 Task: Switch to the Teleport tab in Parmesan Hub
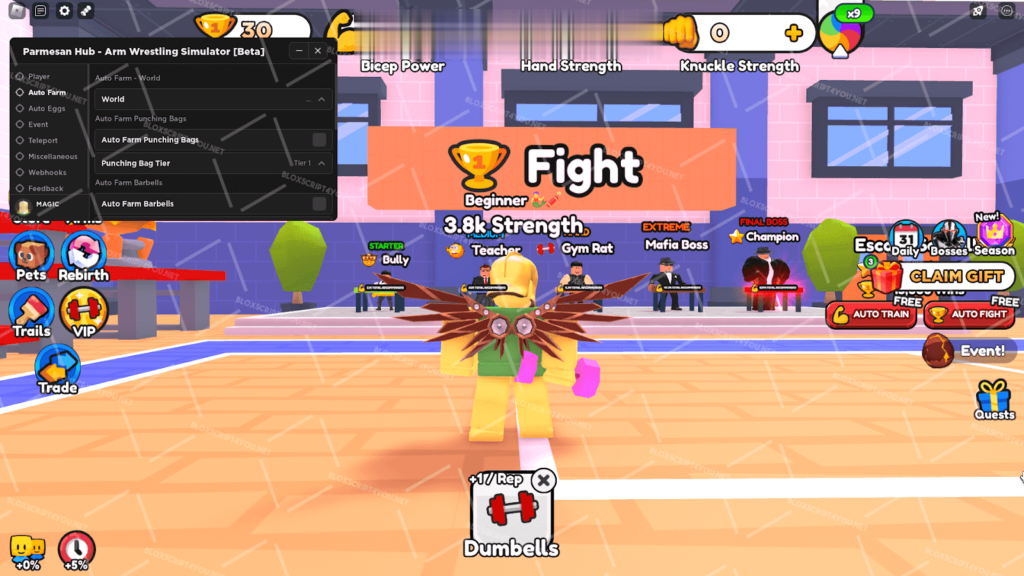tap(43, 141)
